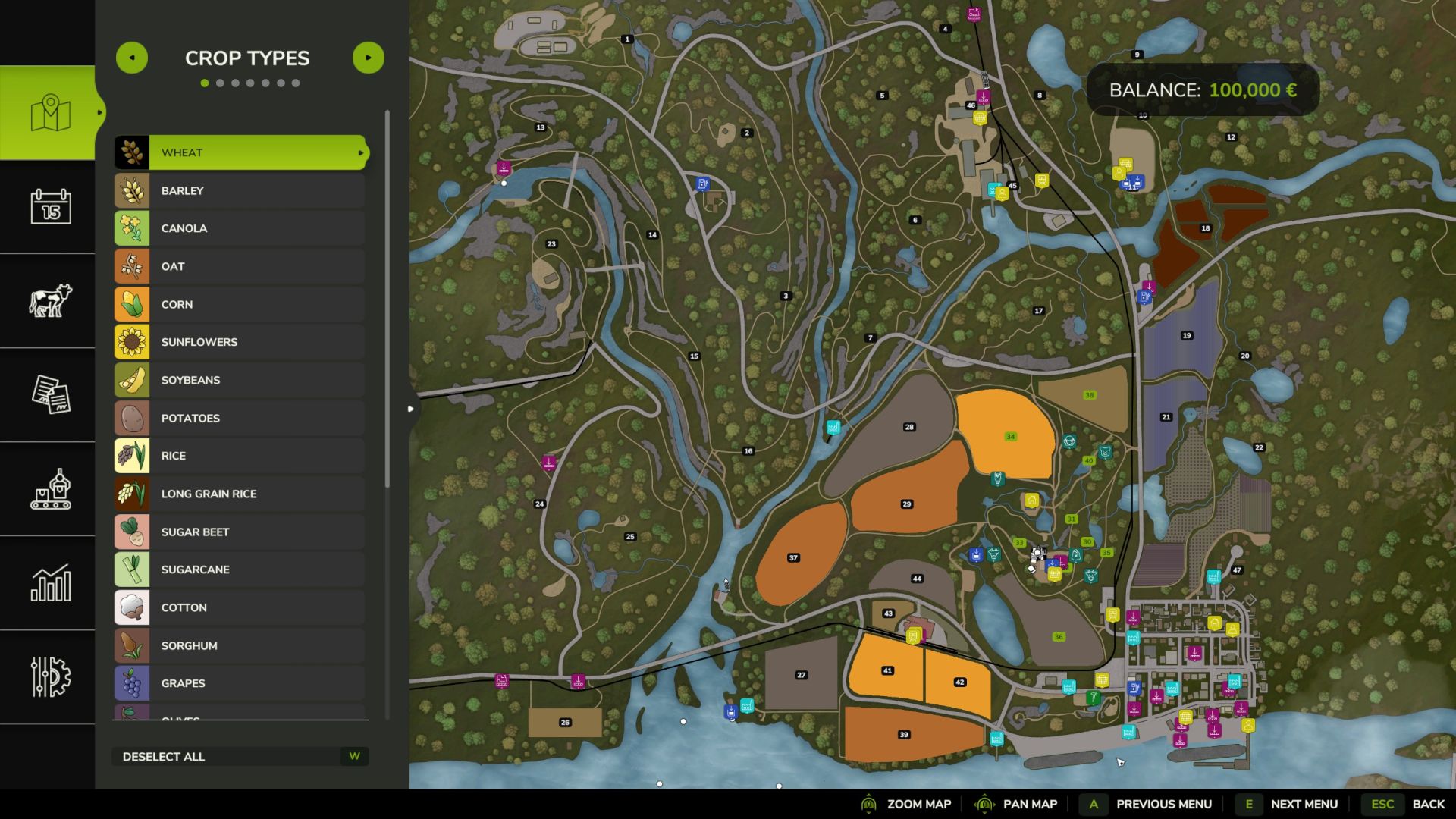The height and width of the screenshot is (819, 1456).
Task: Go to the previous map filter page
Action: (x=132, y=58)
